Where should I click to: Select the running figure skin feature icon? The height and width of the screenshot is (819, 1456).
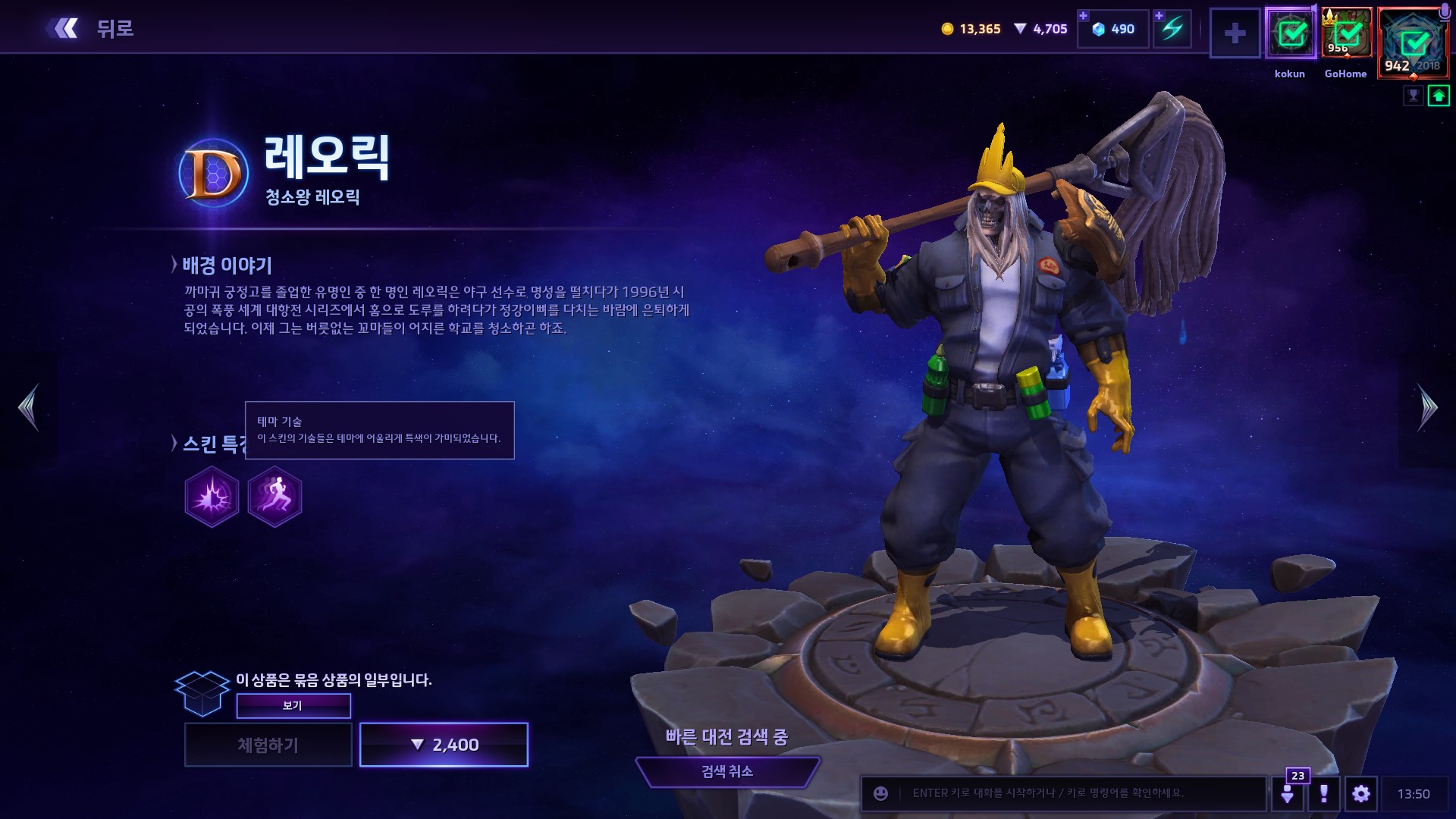(275, 497)
